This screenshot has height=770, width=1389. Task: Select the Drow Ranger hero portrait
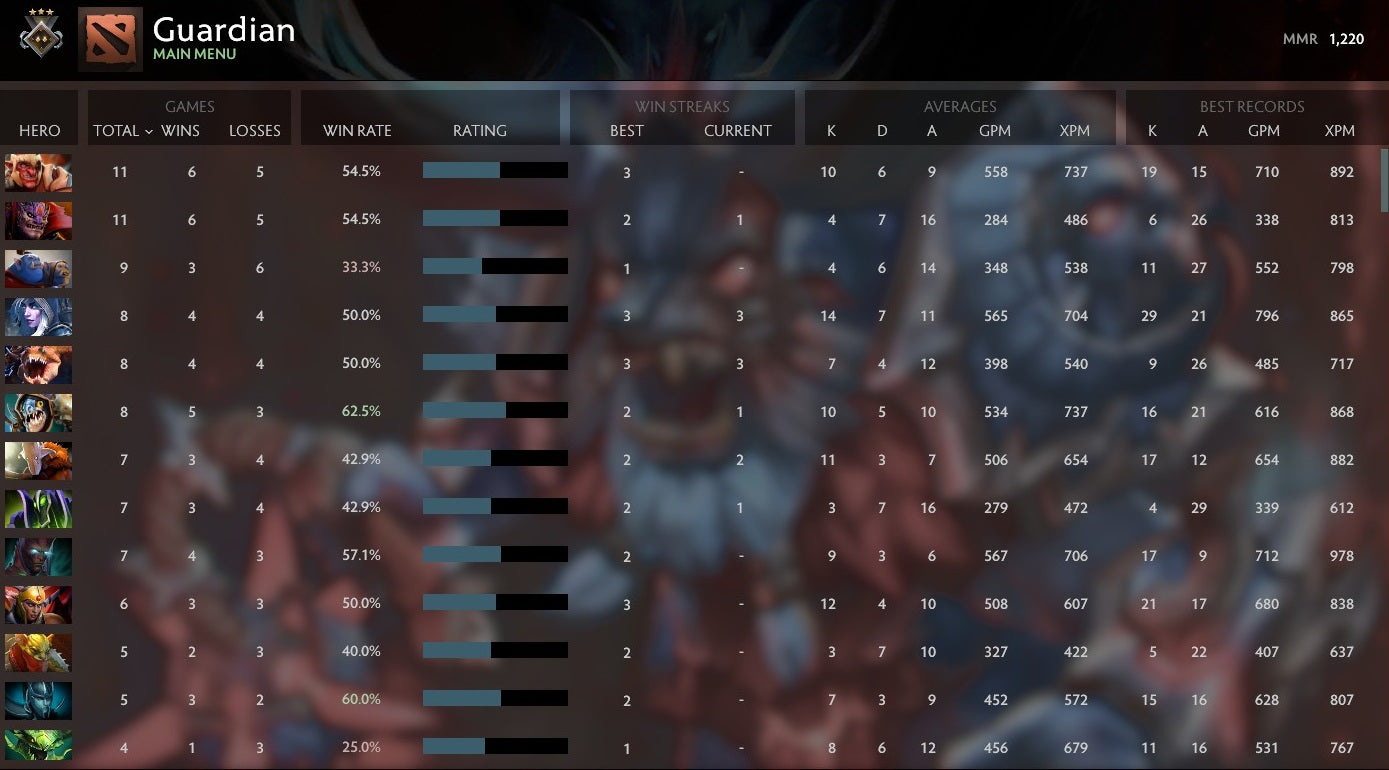38,316
